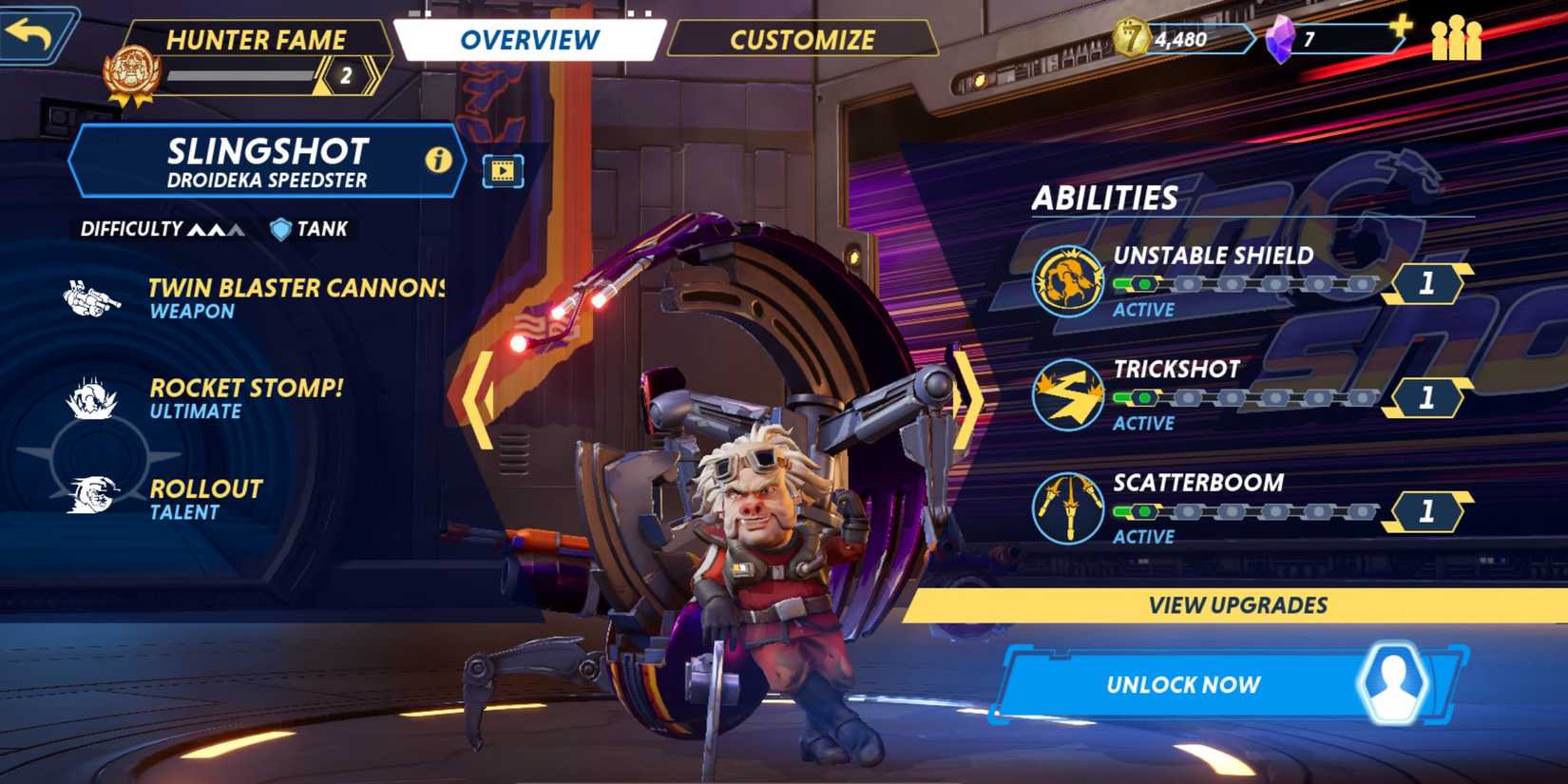Add more purple crystals with plus button

pos(1401,27)
